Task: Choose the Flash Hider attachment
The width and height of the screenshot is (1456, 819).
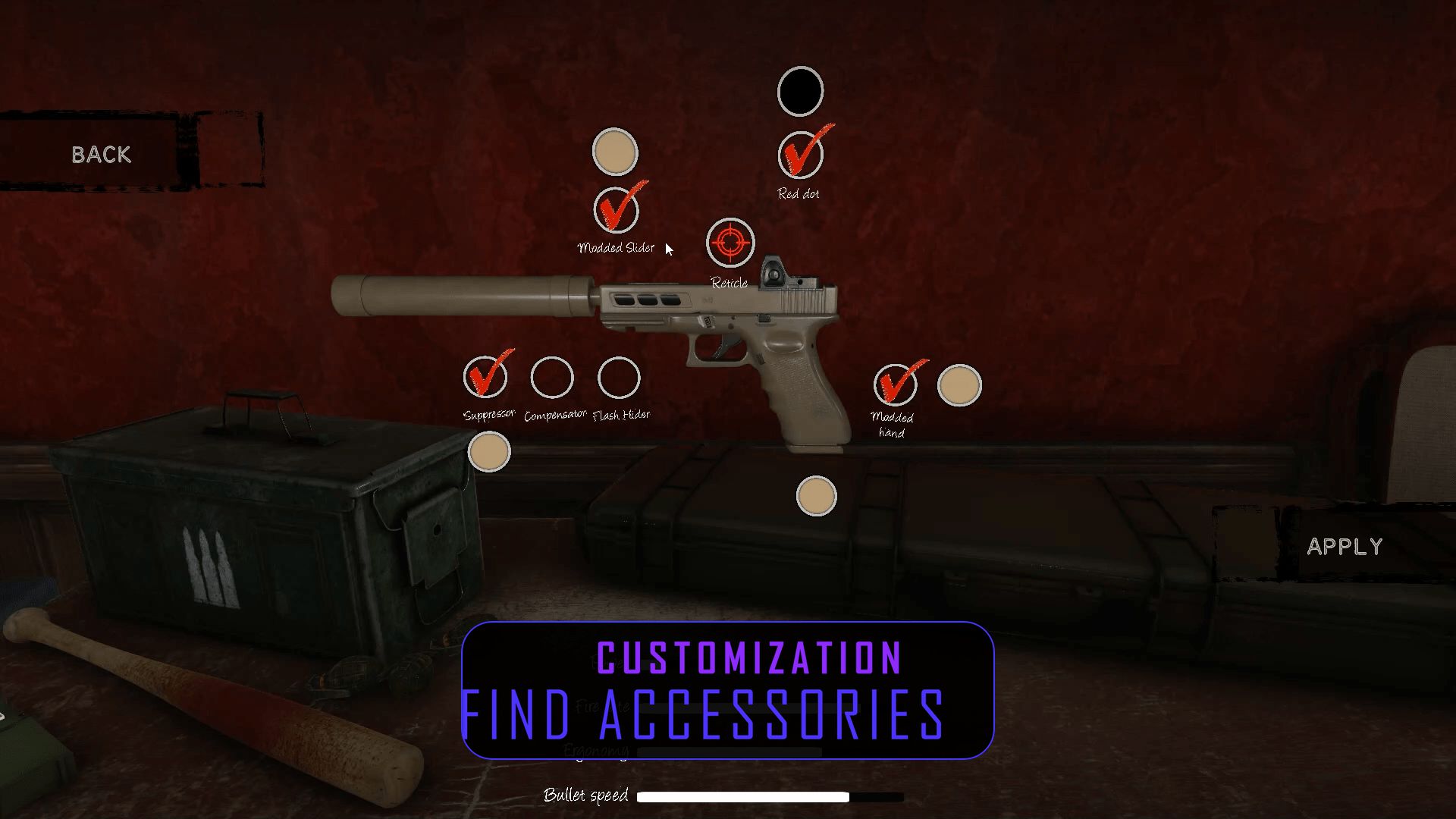Action: click(619, 378)
